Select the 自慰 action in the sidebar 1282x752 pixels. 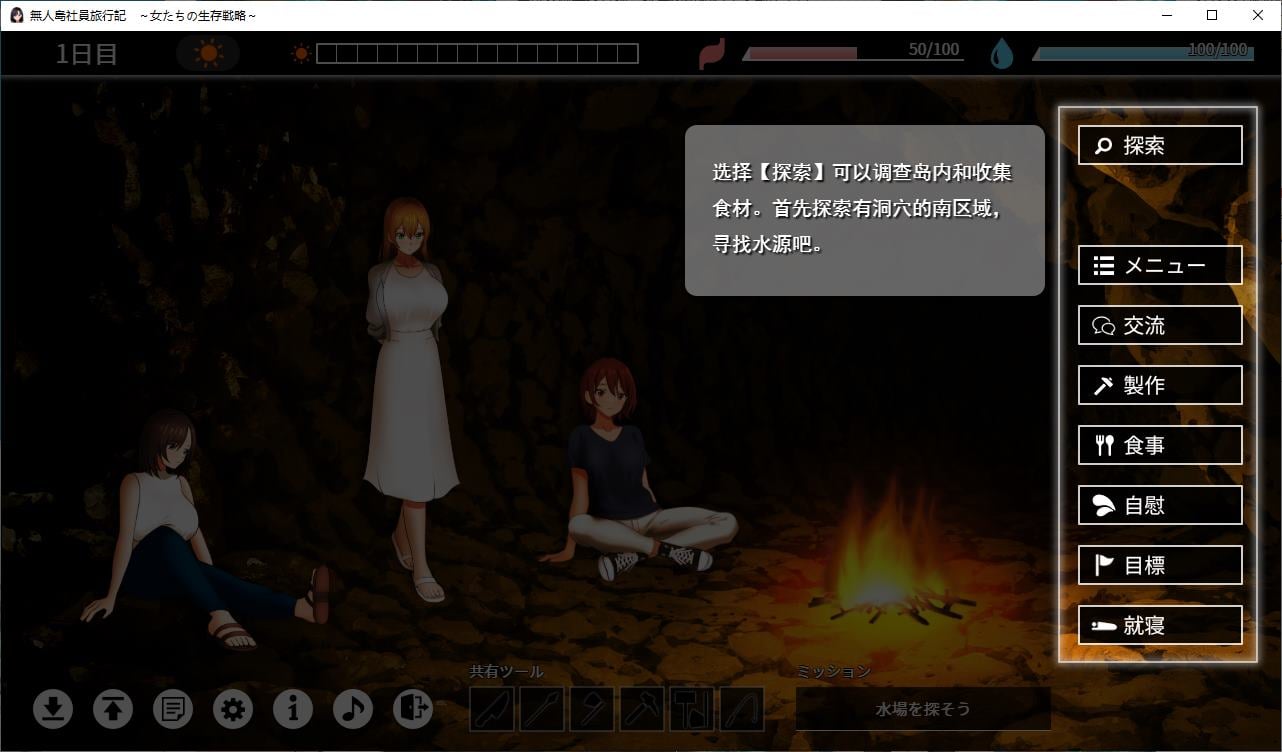point(1159,505)
